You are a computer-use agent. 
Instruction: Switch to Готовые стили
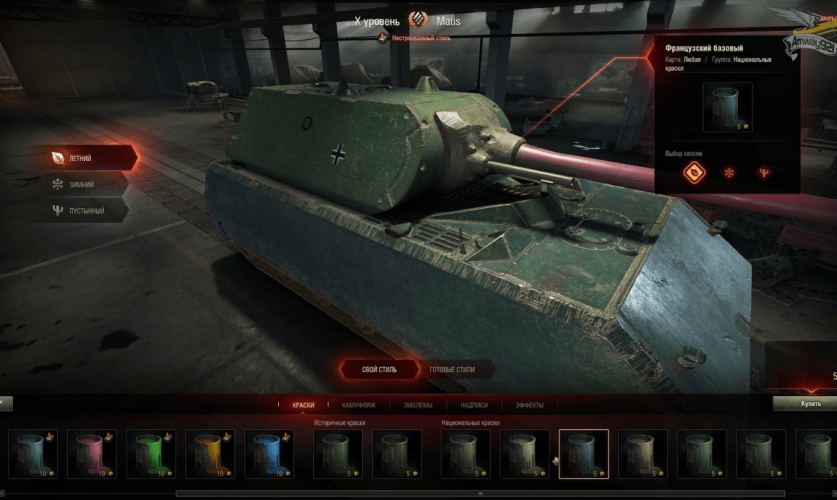[x=452, y=369]
